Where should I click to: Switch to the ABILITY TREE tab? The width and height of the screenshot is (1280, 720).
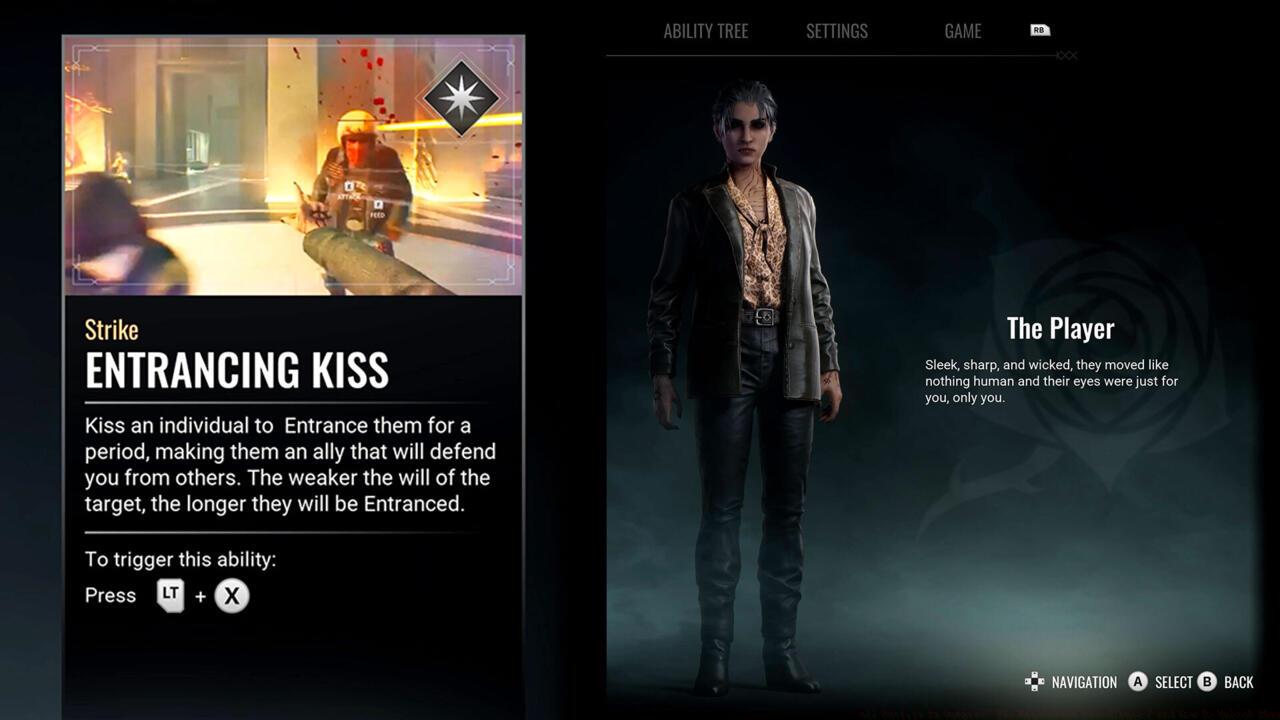coord(705,31)
